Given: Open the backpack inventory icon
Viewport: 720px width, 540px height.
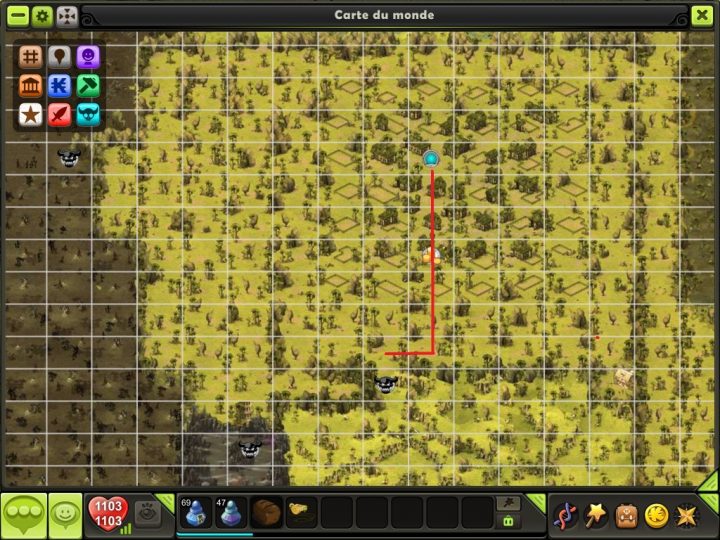Looking at the screenshot, I should tap(627, 516).
